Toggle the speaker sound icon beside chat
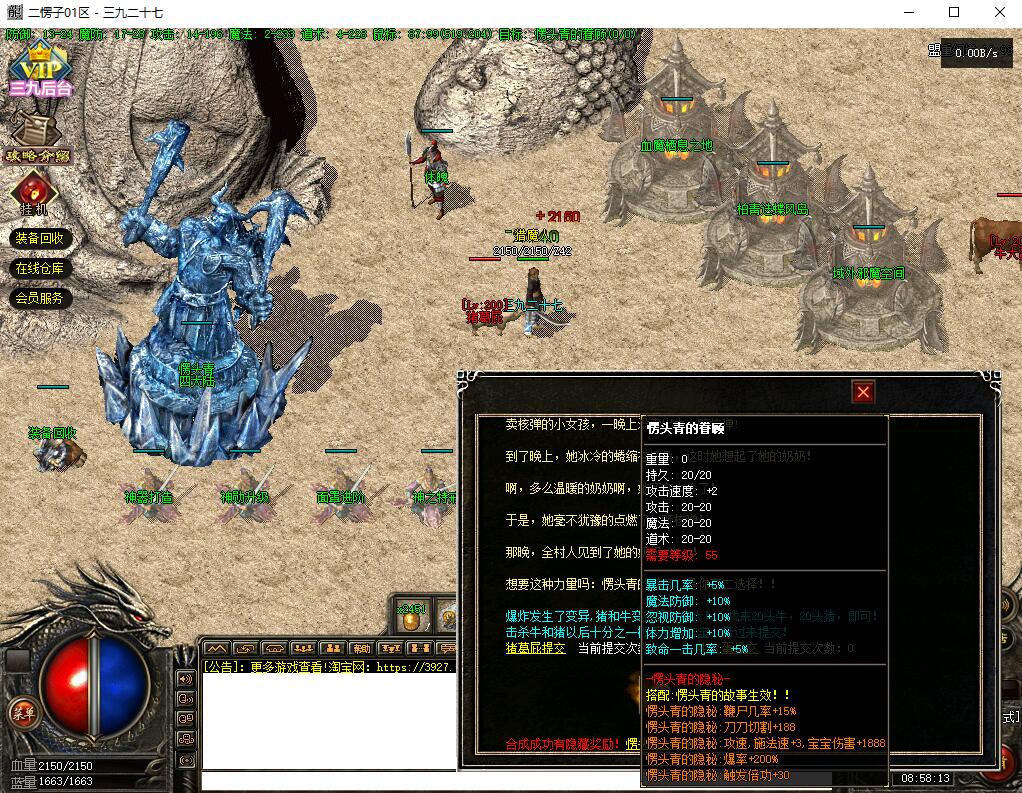This screenshot has width=1022, height=793. [185, 678]
